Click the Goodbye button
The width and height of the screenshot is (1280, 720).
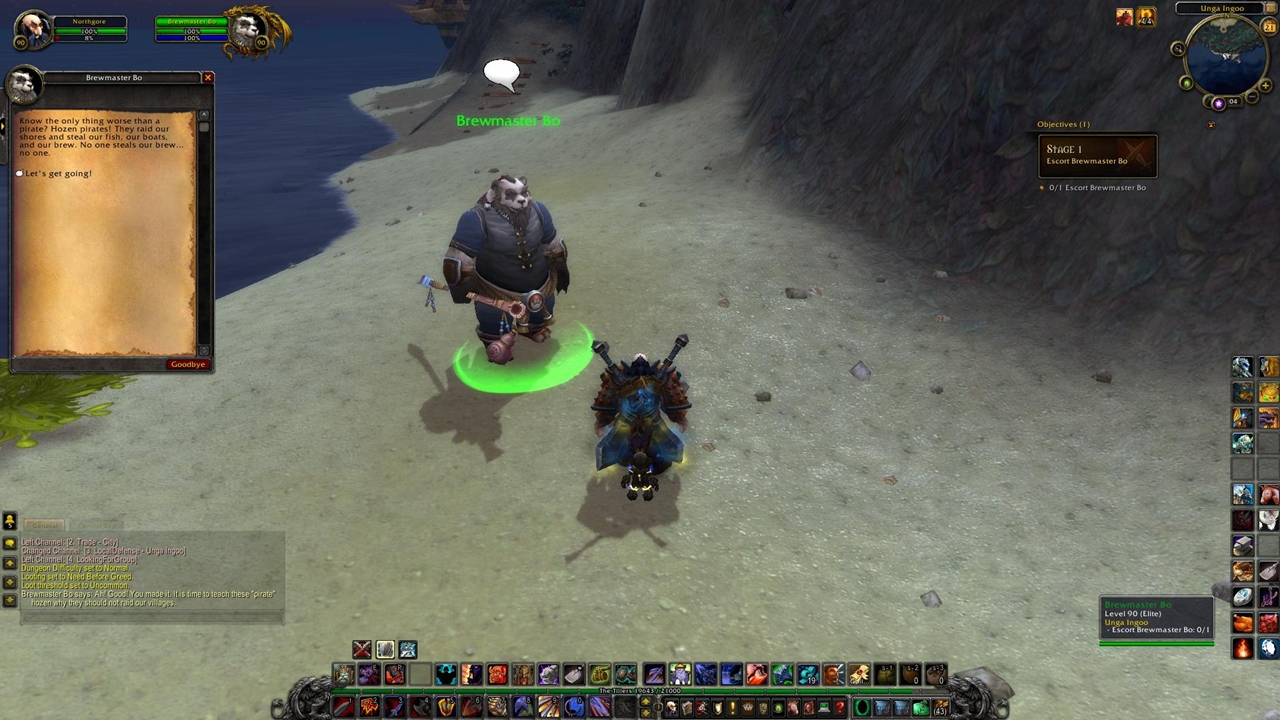pyautogui.click(x=188, y=364)
